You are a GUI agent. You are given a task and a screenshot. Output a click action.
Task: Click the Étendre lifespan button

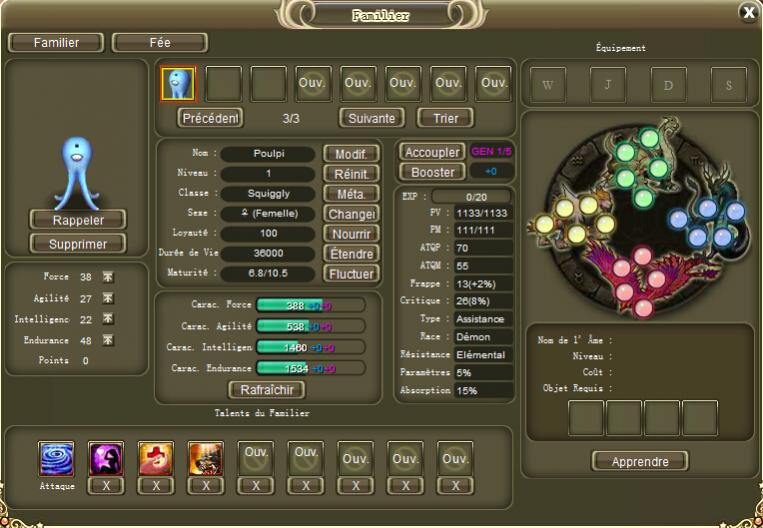[x=351, y=254]
